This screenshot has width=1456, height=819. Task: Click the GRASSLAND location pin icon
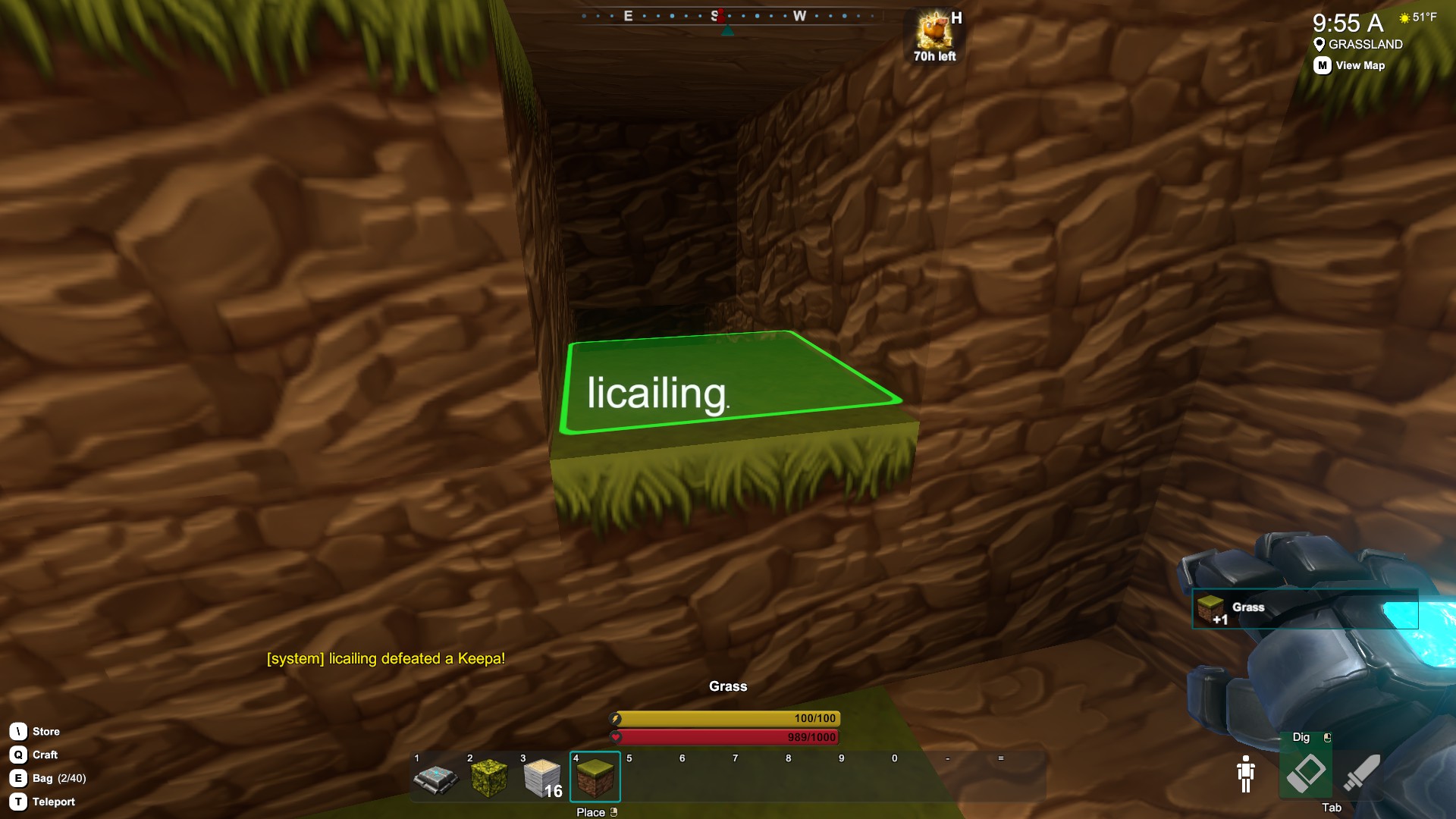coord(1319,44)
